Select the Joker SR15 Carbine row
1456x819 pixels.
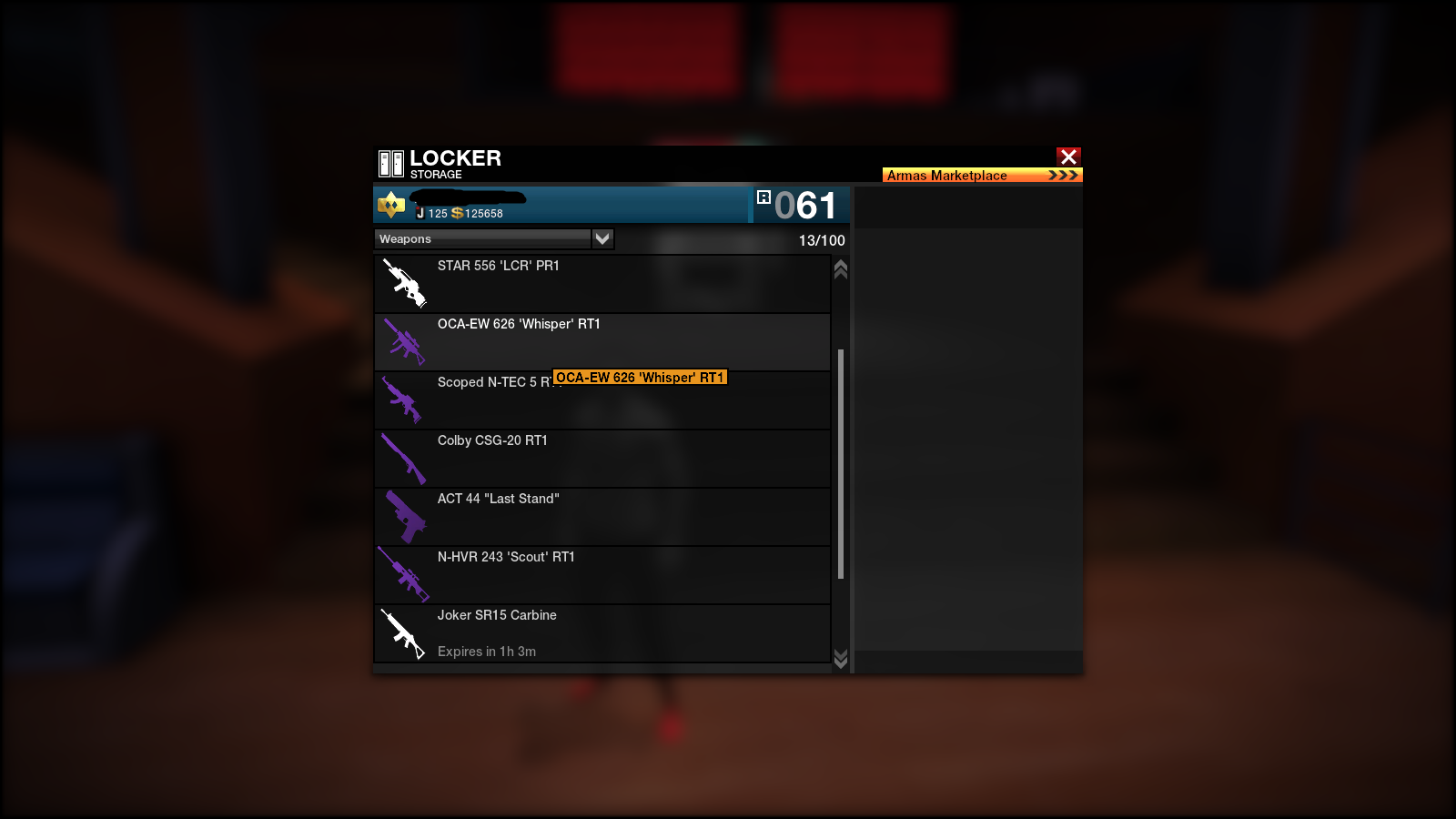[602, 633]
